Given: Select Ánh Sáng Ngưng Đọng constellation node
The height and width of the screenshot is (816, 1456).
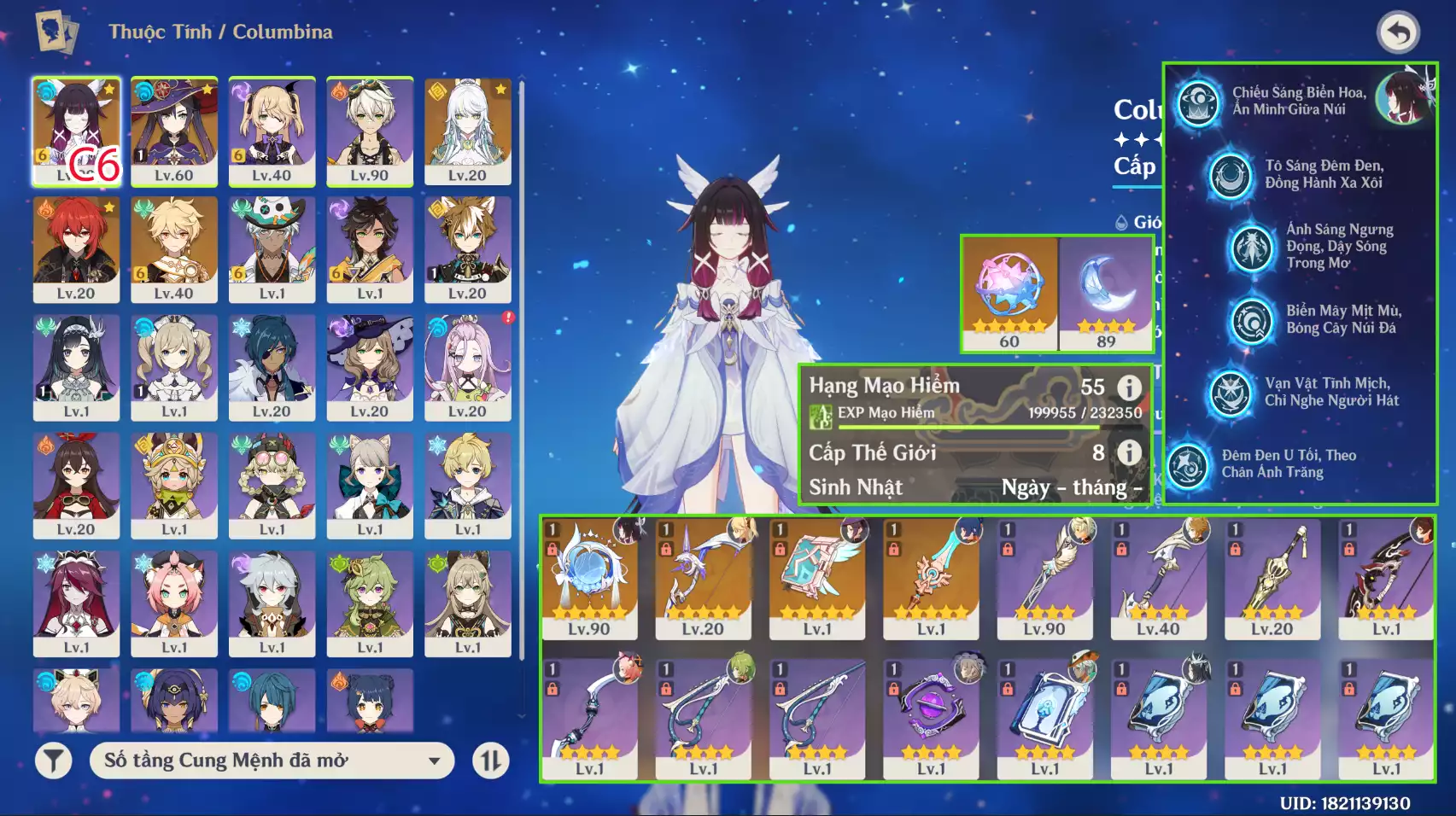Looking at the screenshot, I should pyautogui.click(x=1252, y=248).
